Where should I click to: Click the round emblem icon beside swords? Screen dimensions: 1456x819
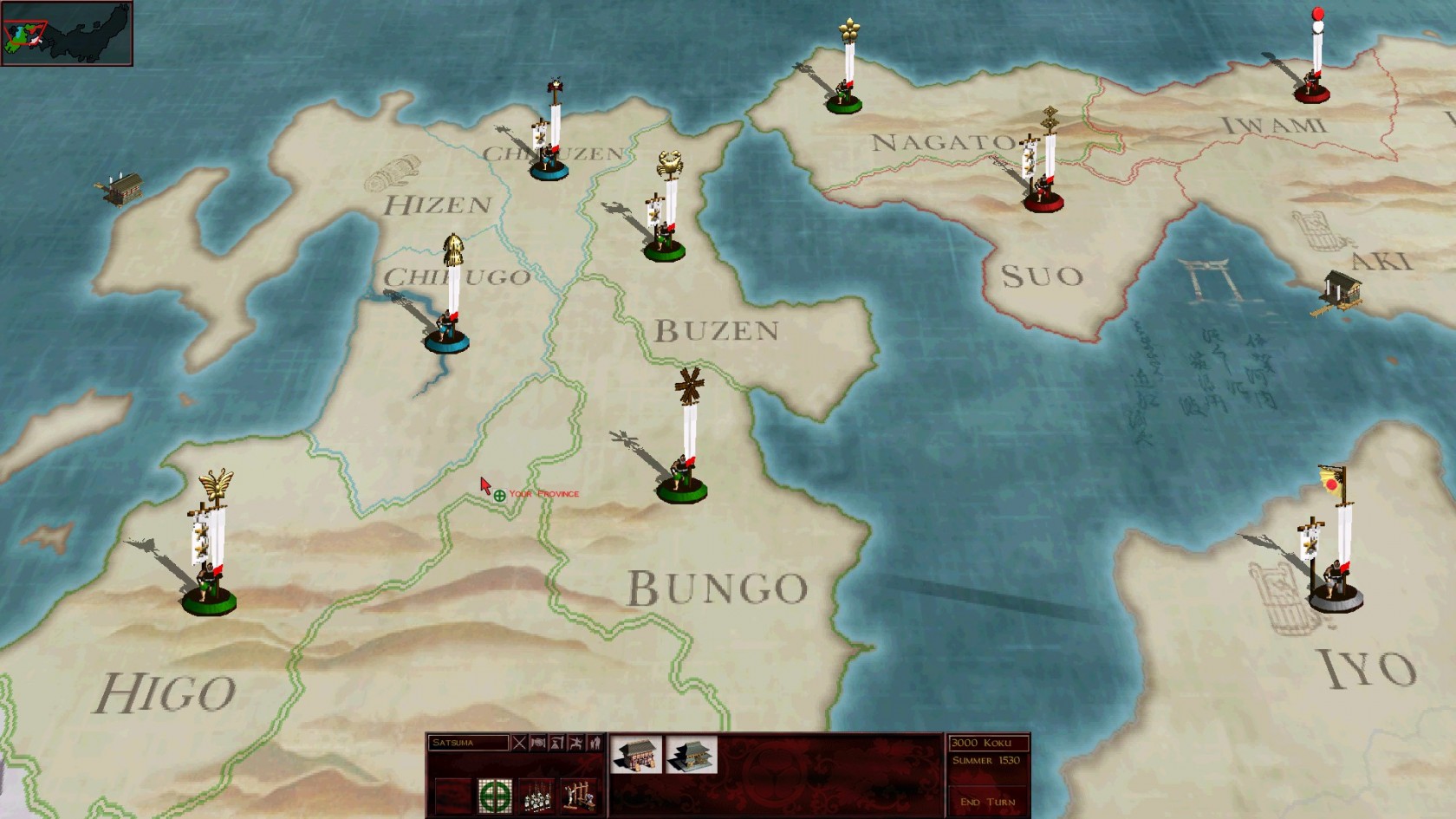click(538, 743)
